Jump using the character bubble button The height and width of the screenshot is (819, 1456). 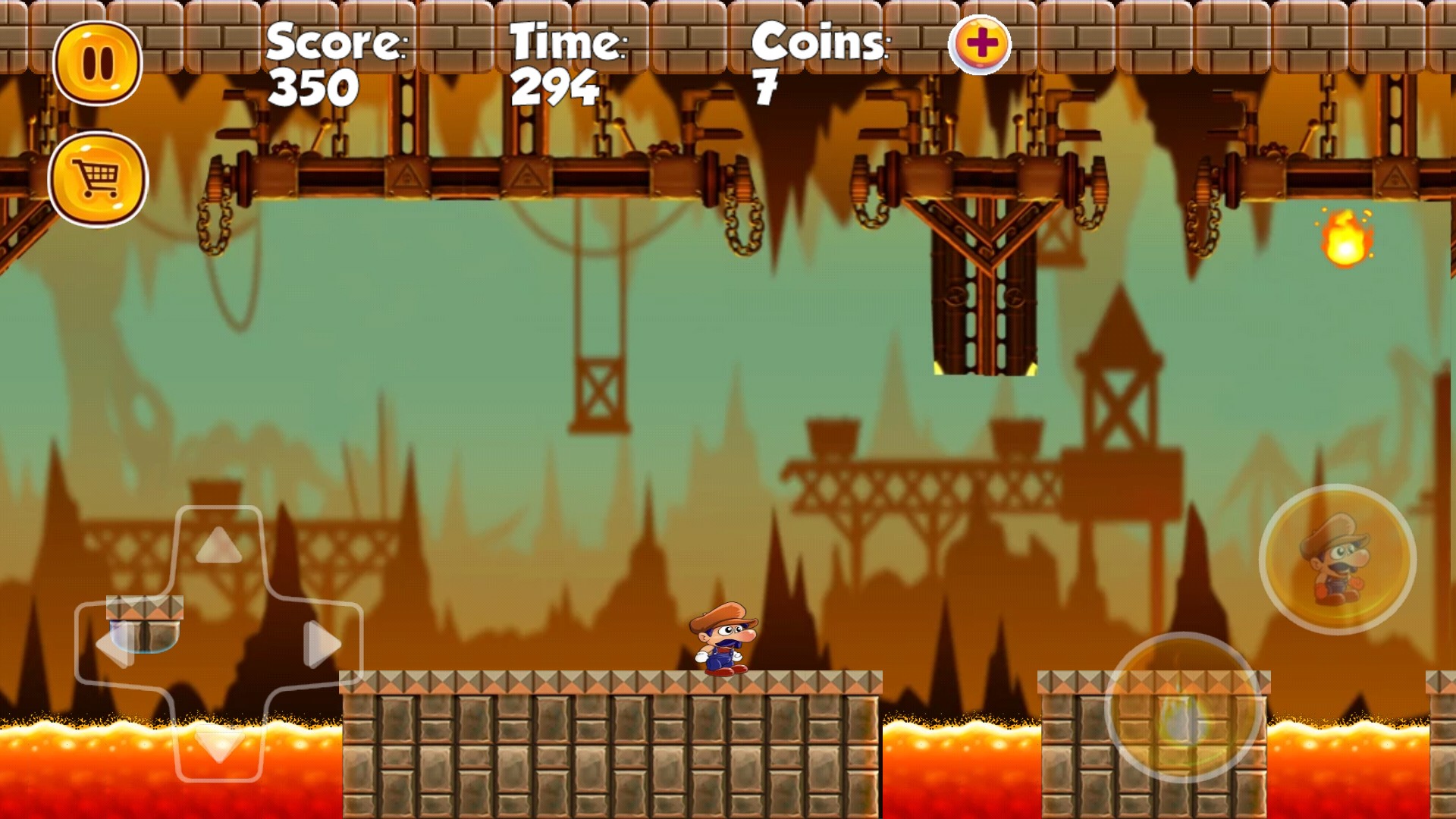pos(1337,560)
